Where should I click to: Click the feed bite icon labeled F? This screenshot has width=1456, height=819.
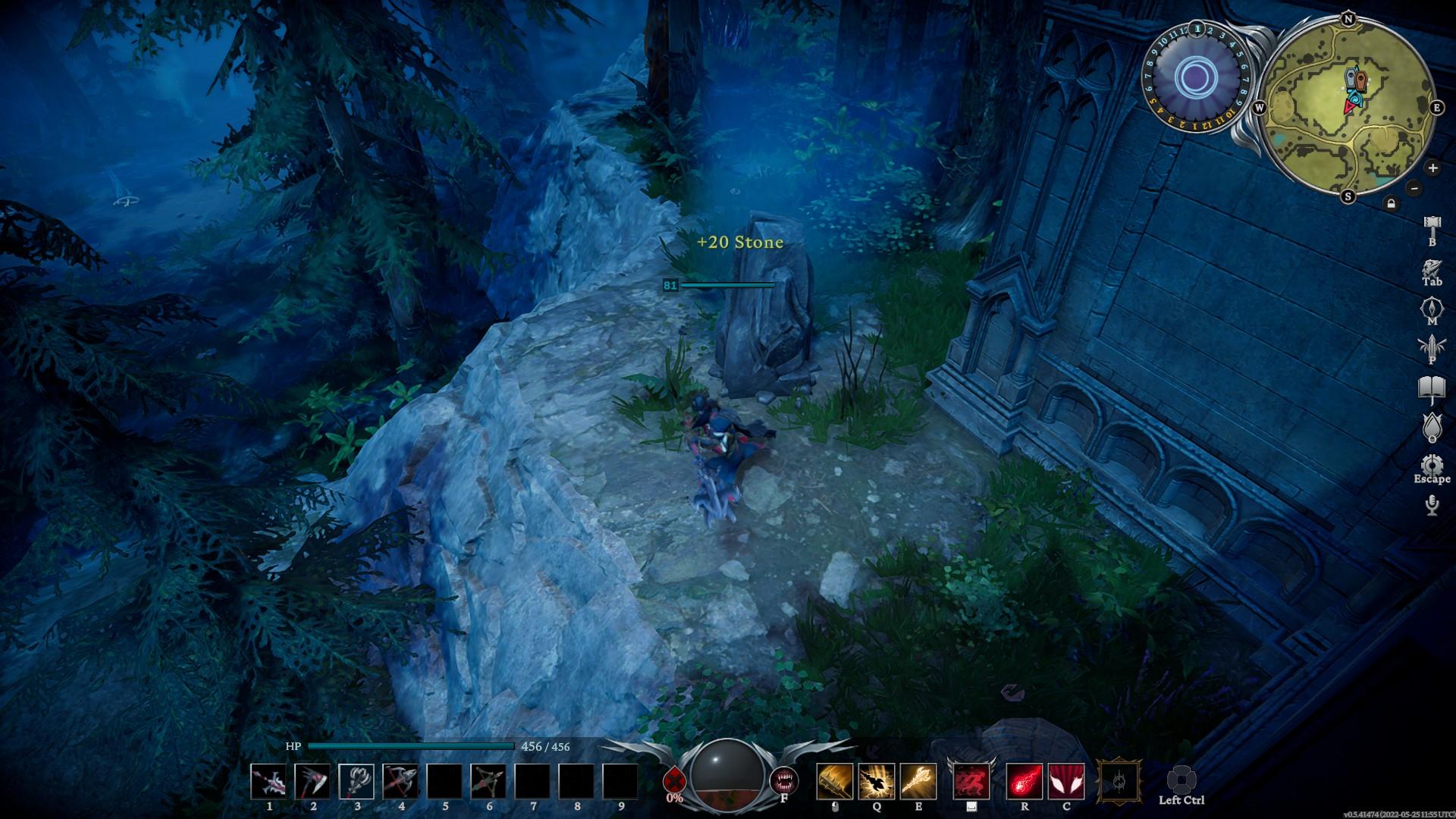pos(784,780)
